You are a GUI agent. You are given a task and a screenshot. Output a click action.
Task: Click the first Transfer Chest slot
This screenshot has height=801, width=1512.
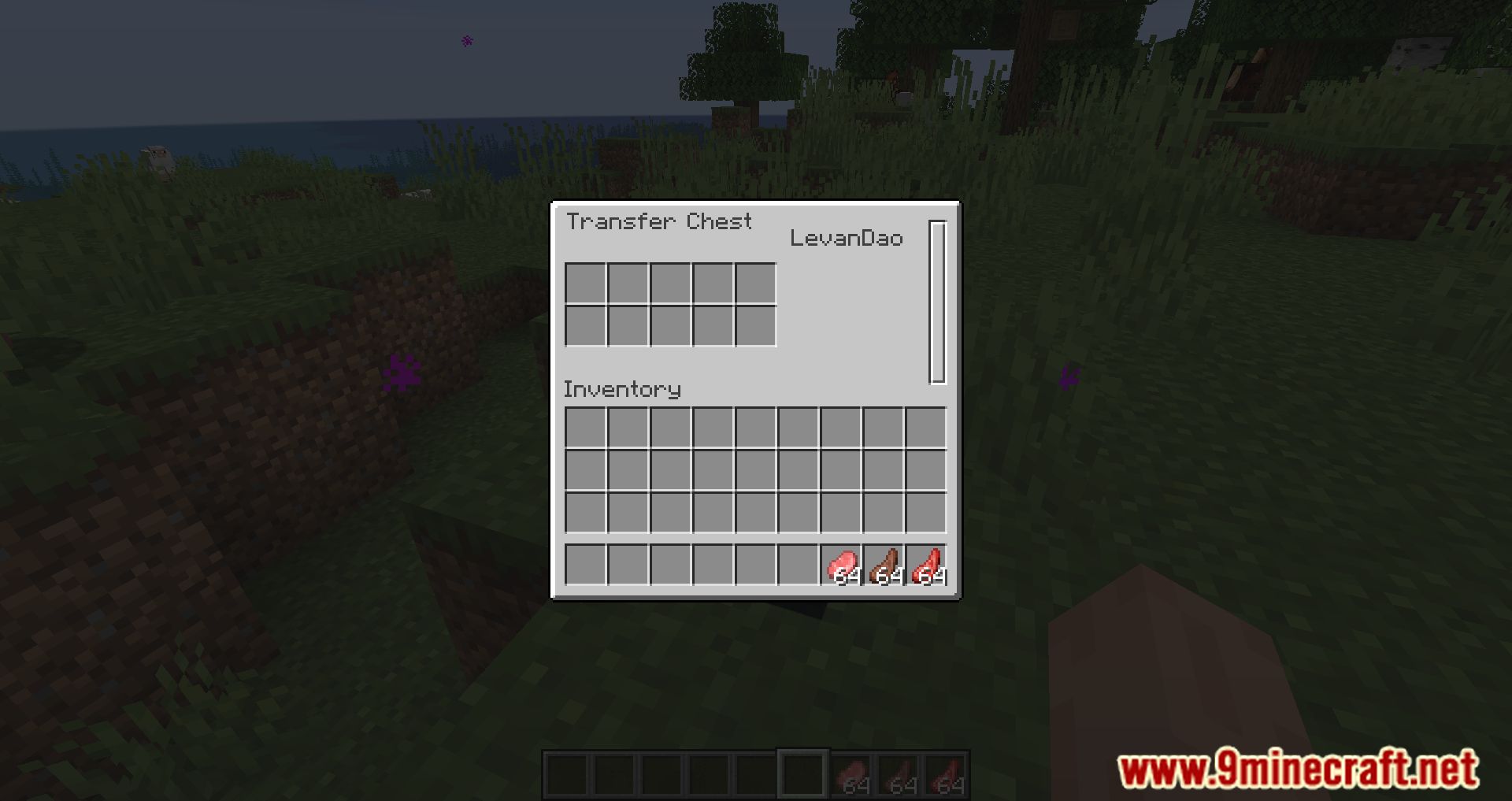click(x=584, y=282)
